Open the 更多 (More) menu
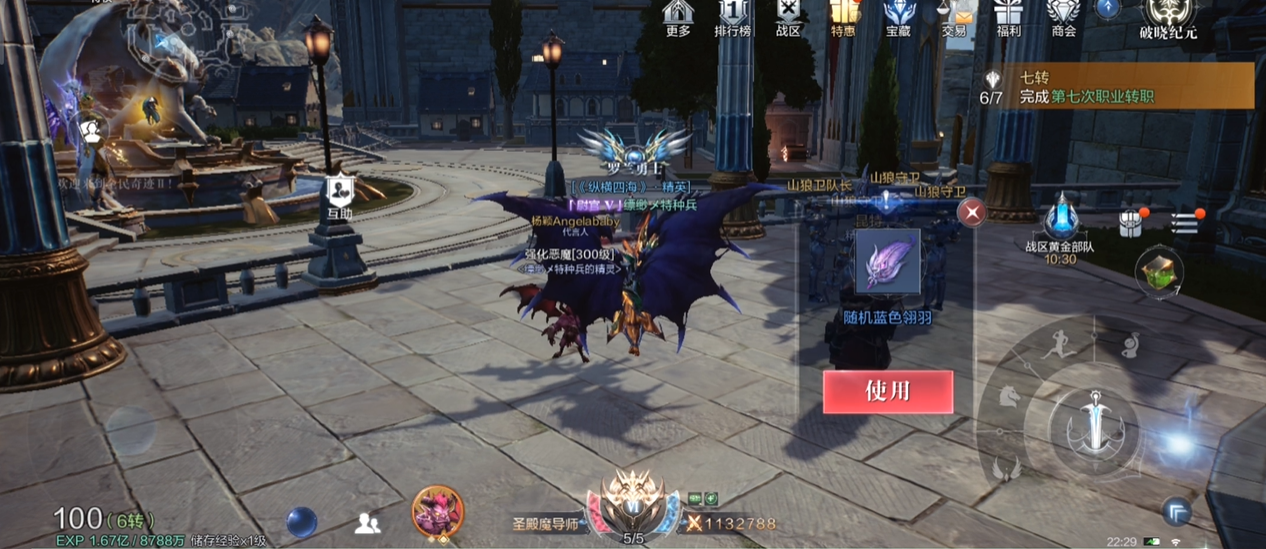 tap(678, 18)
